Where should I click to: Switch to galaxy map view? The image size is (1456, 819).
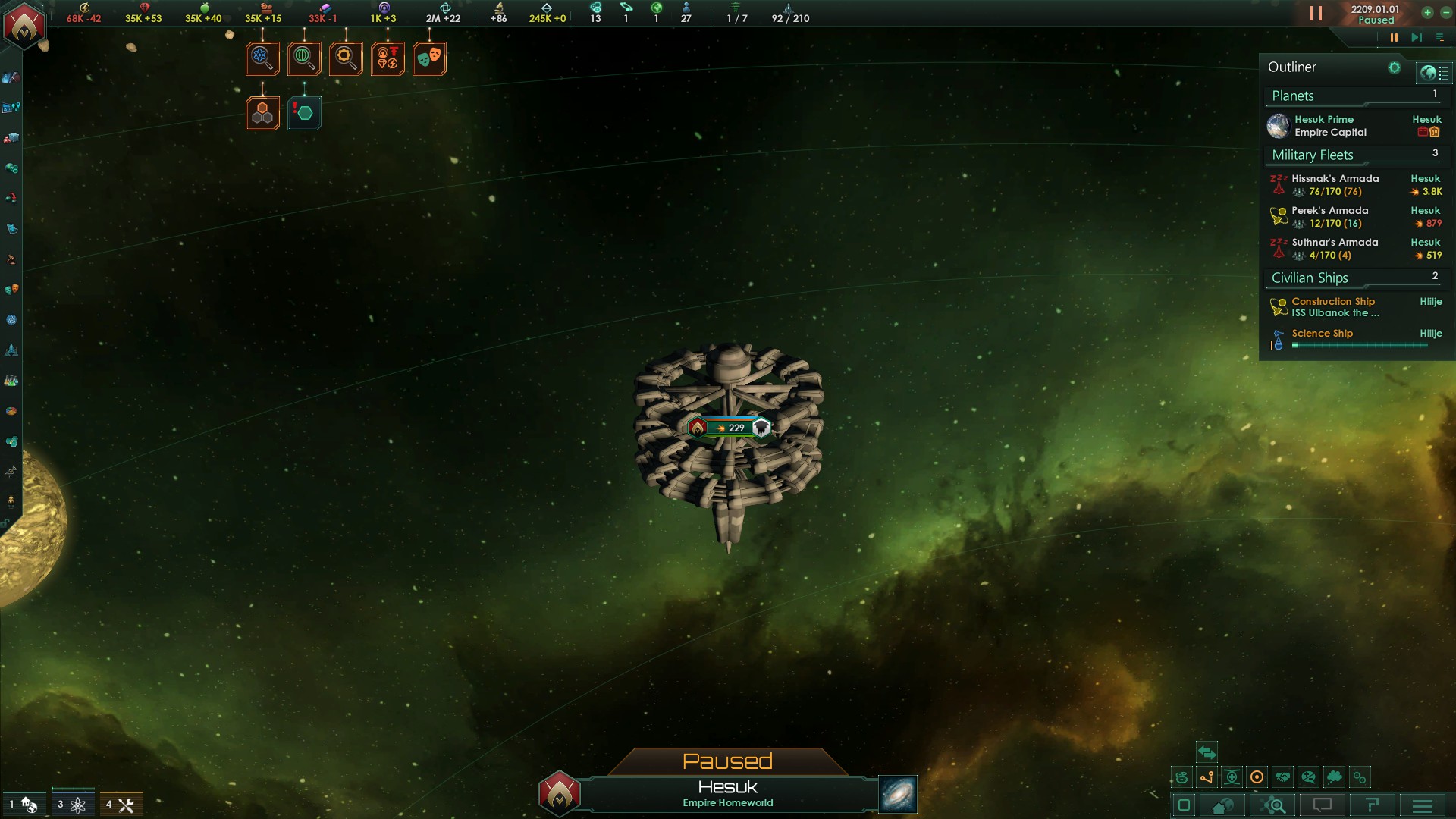[898, 794]
